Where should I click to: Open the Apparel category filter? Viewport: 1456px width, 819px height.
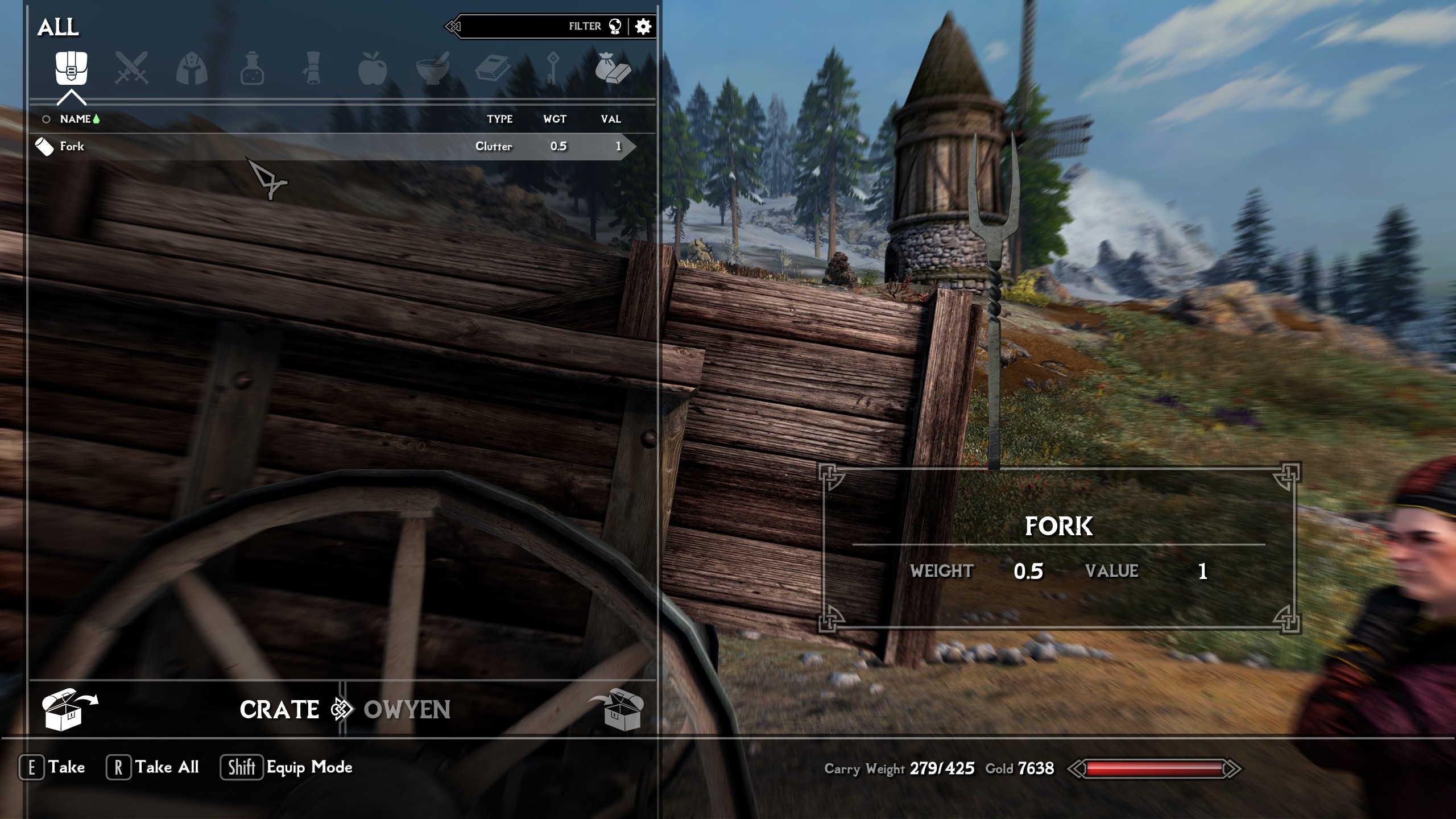[x=192, y=68]
